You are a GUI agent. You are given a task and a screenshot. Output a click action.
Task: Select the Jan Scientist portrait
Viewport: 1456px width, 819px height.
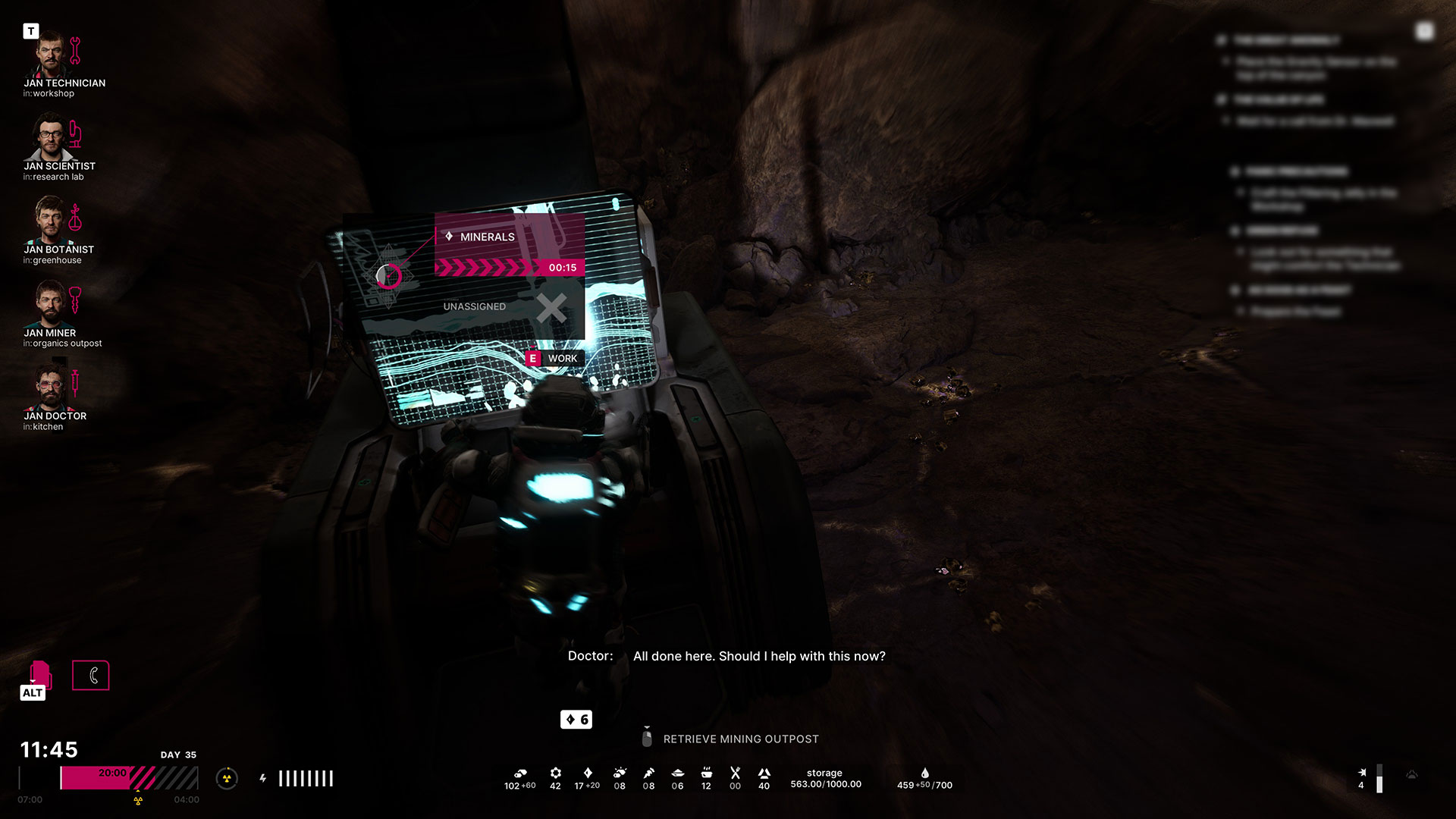pos(50,136)
